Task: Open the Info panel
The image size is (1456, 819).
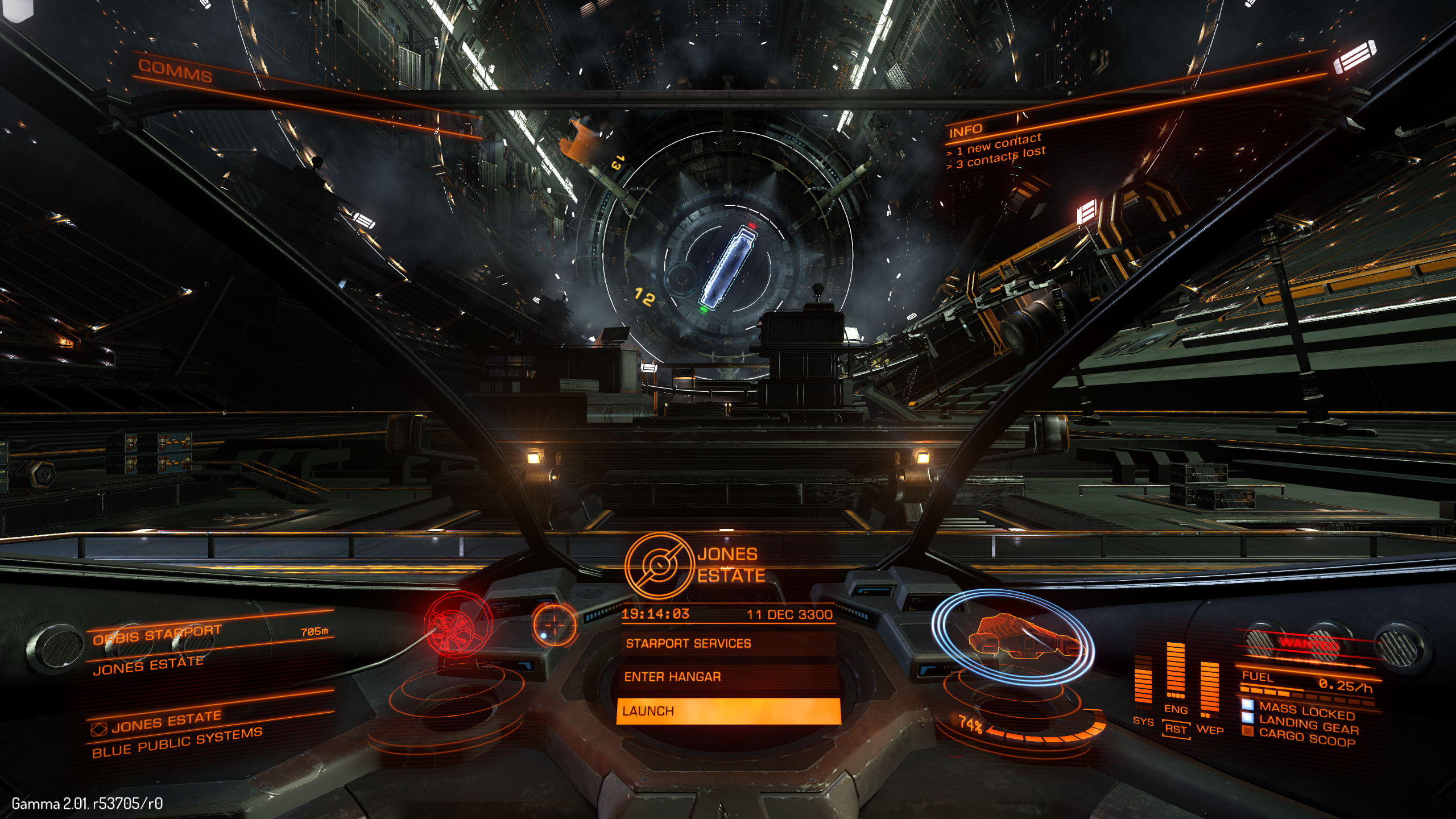Action: pyautogui.click(x=965, y=131)
